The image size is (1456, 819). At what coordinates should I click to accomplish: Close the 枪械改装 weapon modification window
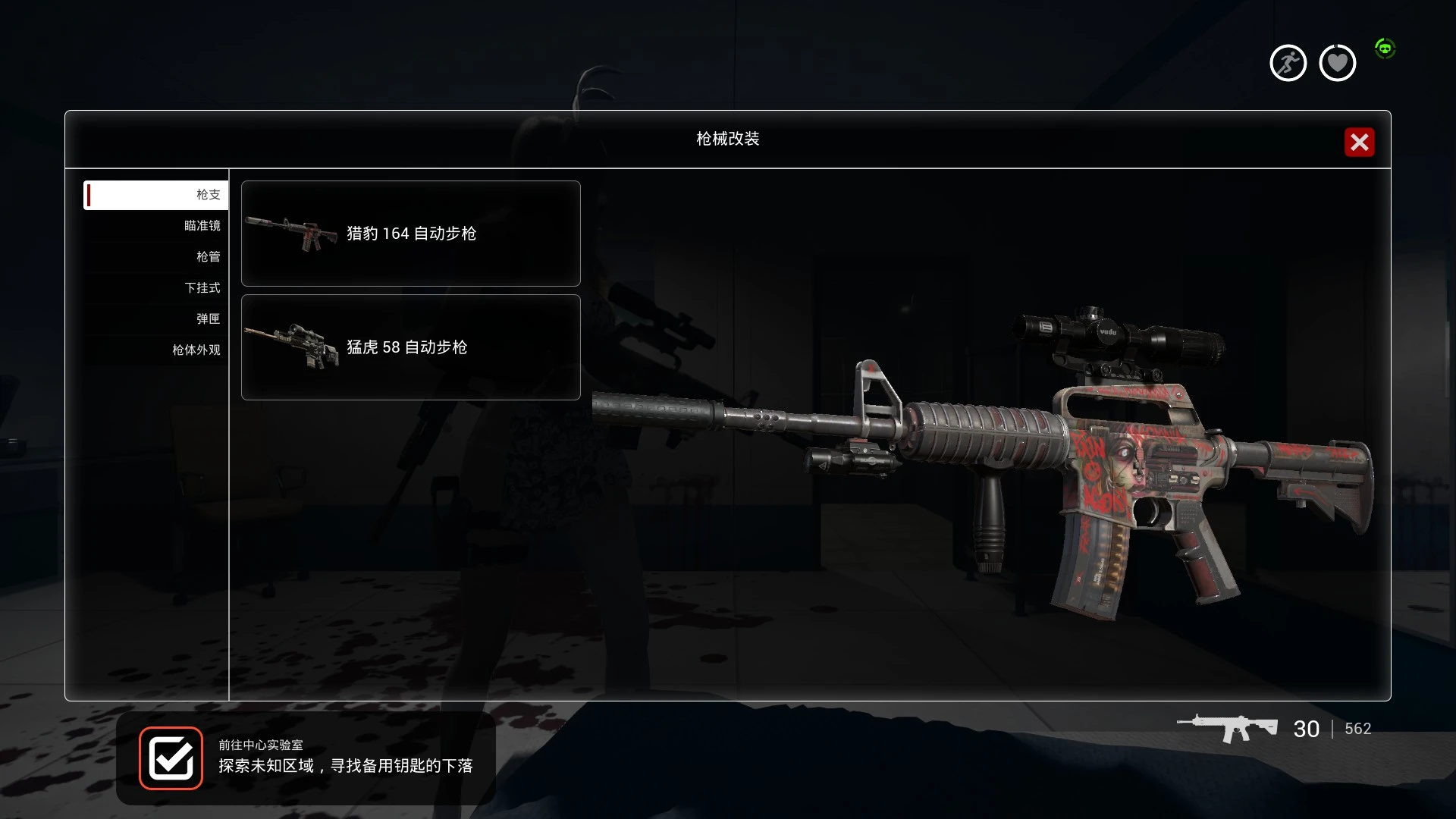[1359, 143]
